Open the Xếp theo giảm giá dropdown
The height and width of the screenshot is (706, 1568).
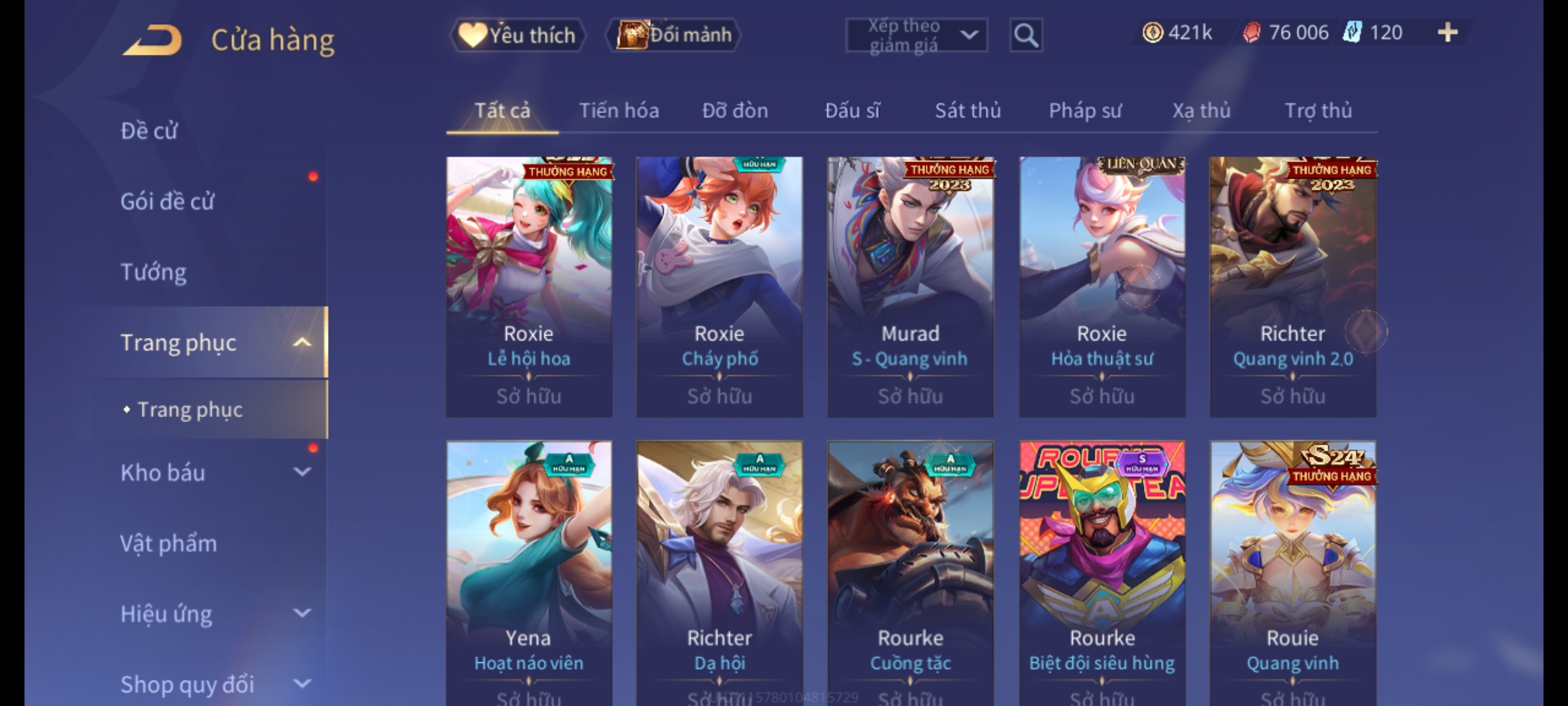pyautogui.click(x=916, y=35)
